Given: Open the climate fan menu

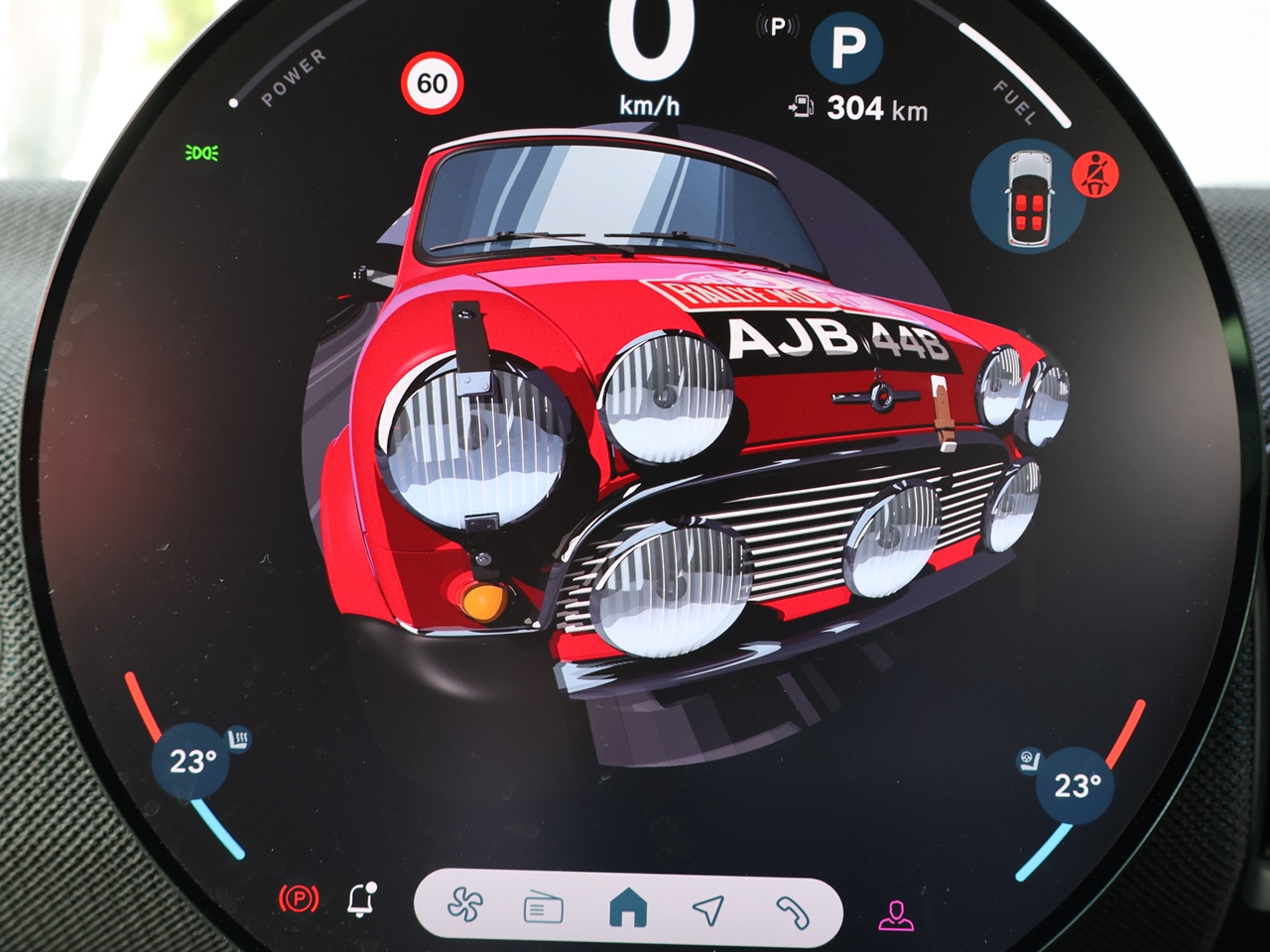Looking at the screenshot, I should pyautogui.click(x=462, y=906).
